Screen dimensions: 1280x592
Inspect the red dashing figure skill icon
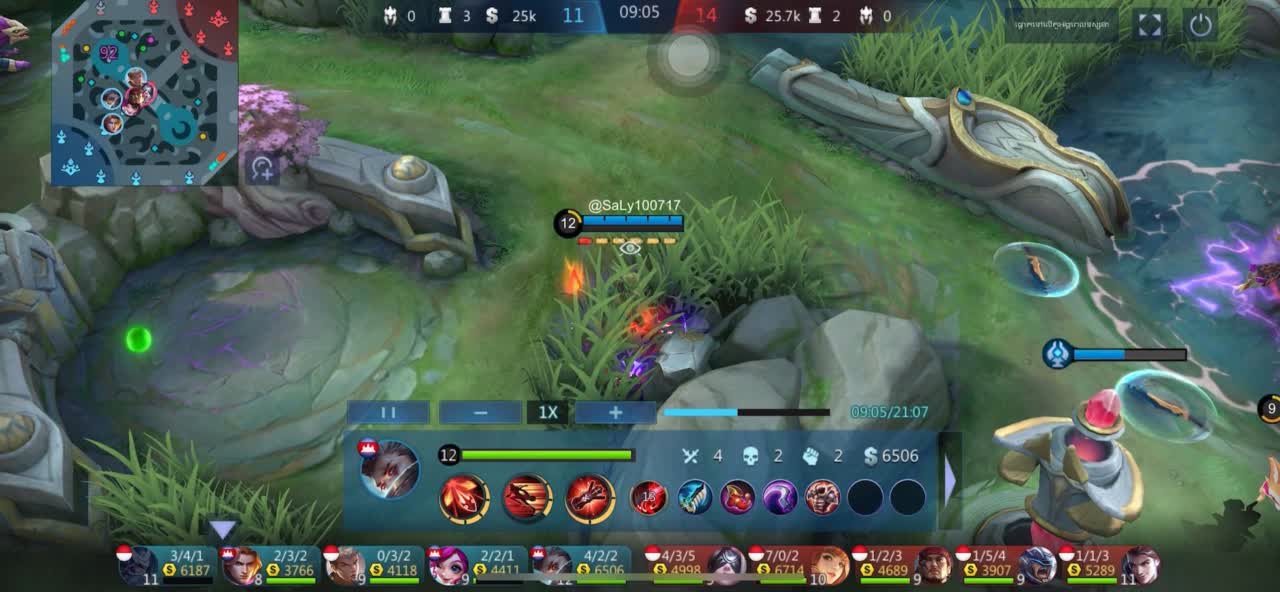[x=527, y=498]
